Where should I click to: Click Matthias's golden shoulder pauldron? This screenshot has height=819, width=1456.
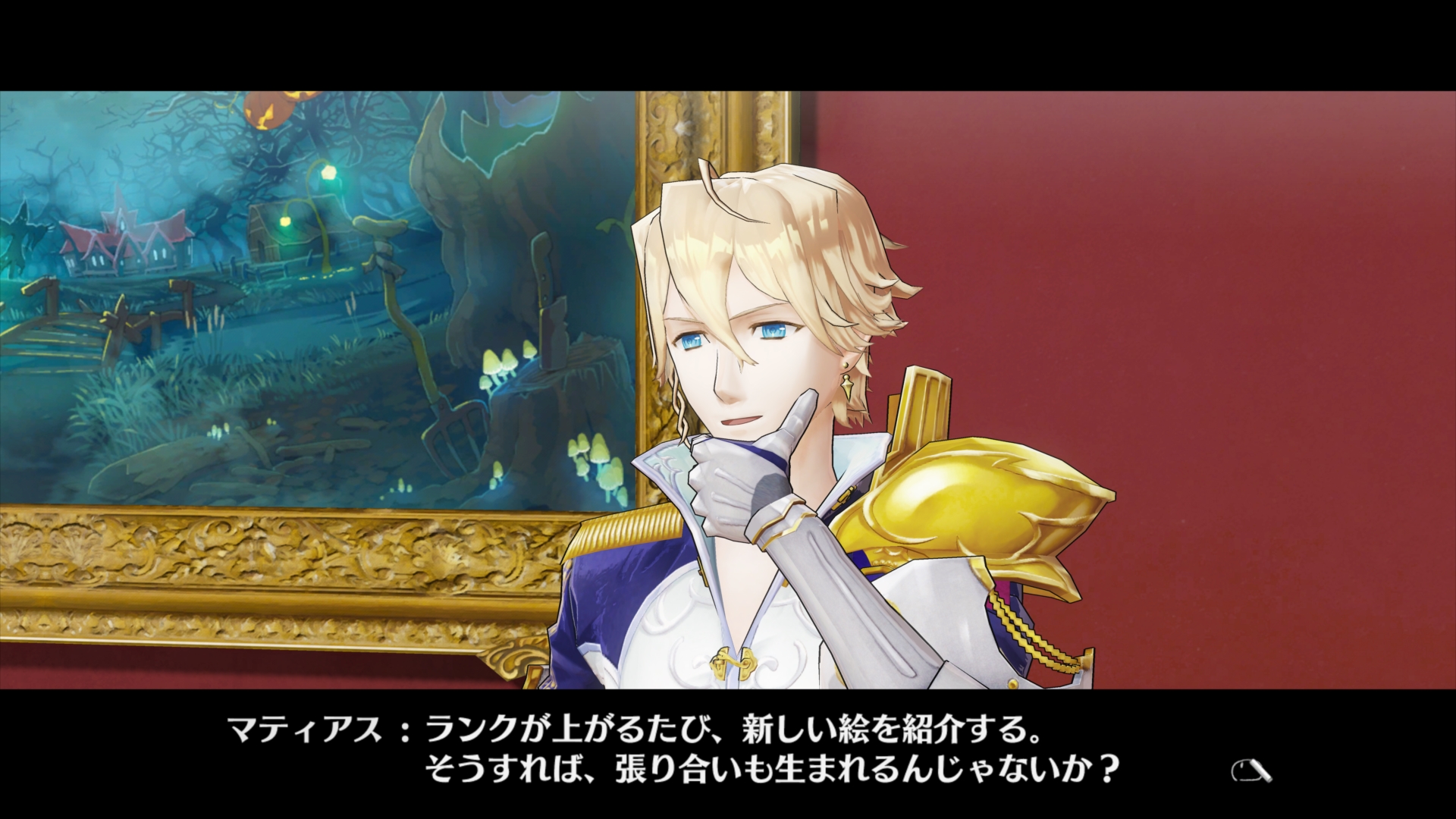[x=978, y=500]
